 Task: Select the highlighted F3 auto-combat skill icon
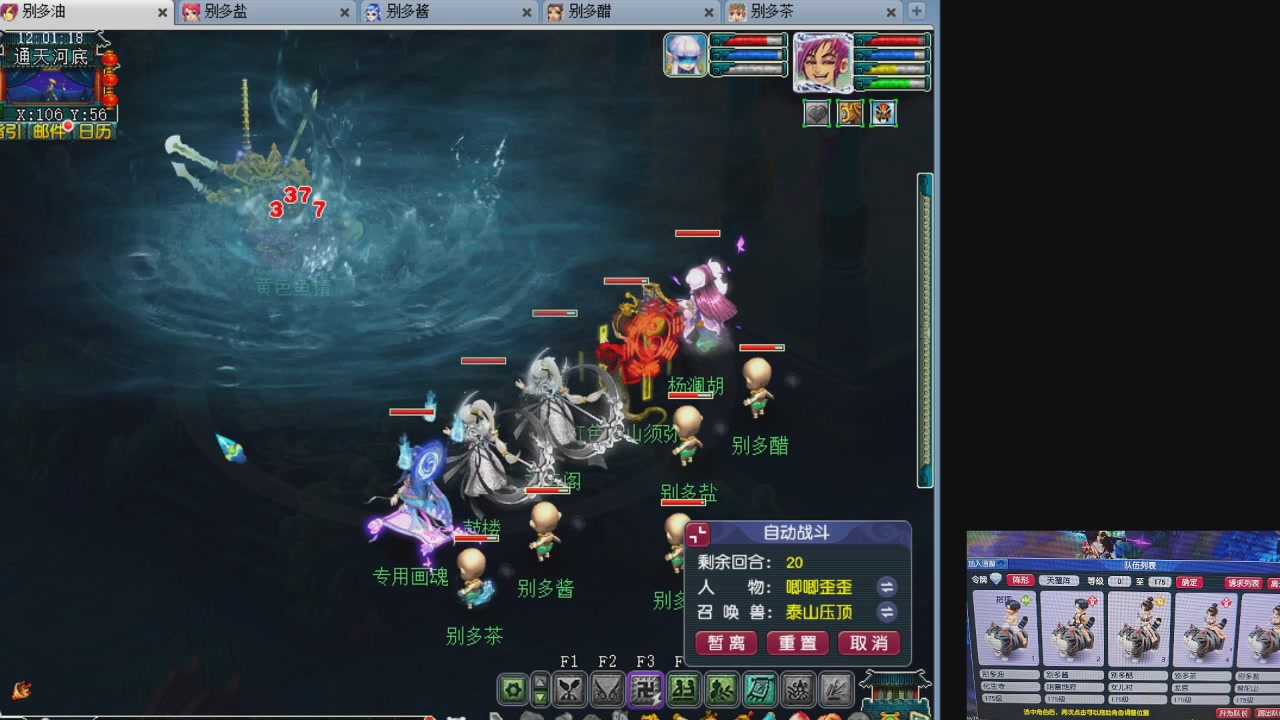(645, 691)
